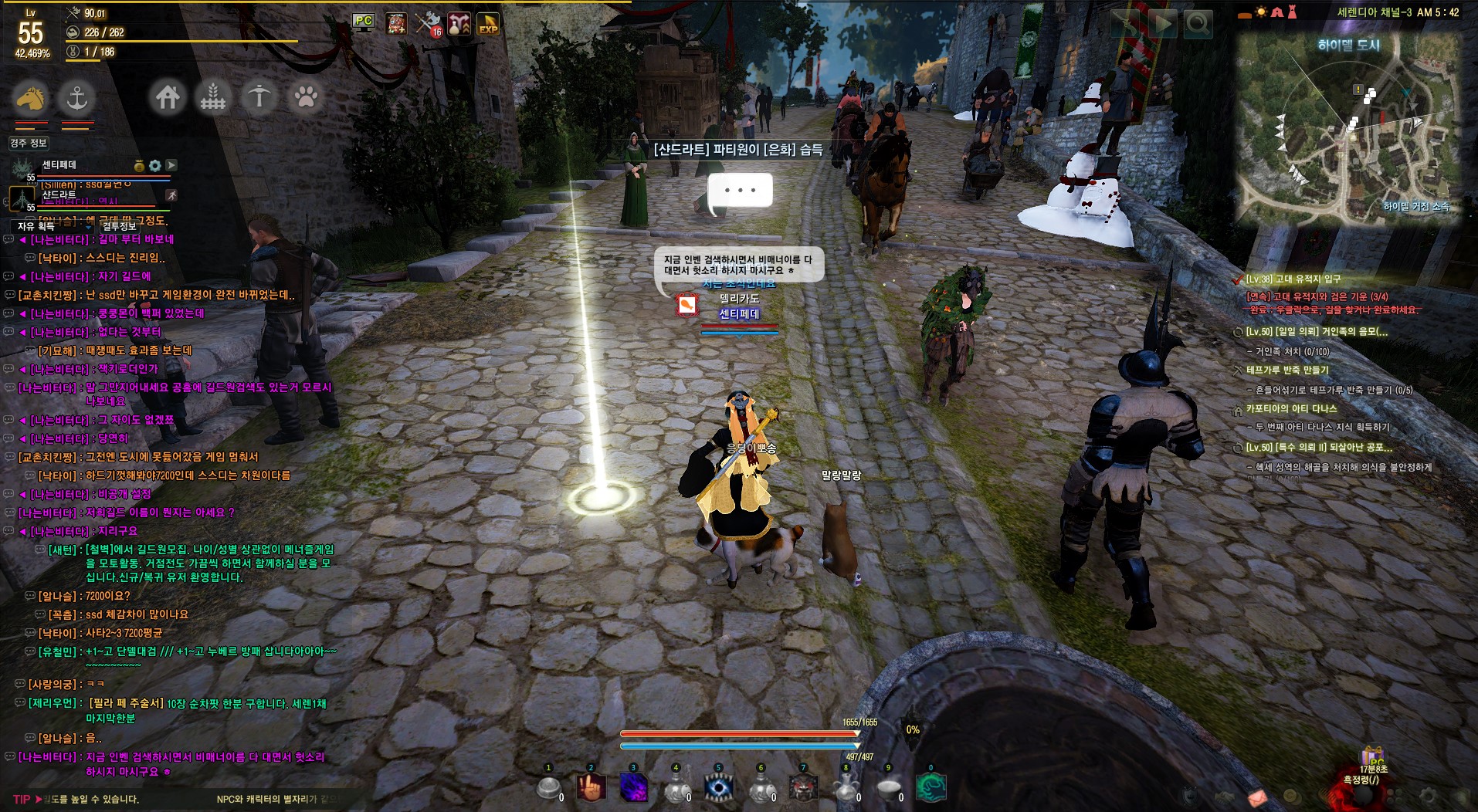
Task: Click the pickaxe worker icon
Action: point(259,98)
